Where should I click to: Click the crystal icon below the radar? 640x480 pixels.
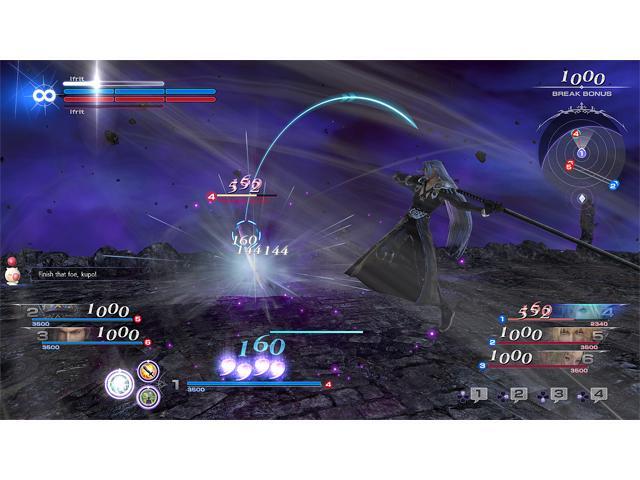click(x=581, y=199)
